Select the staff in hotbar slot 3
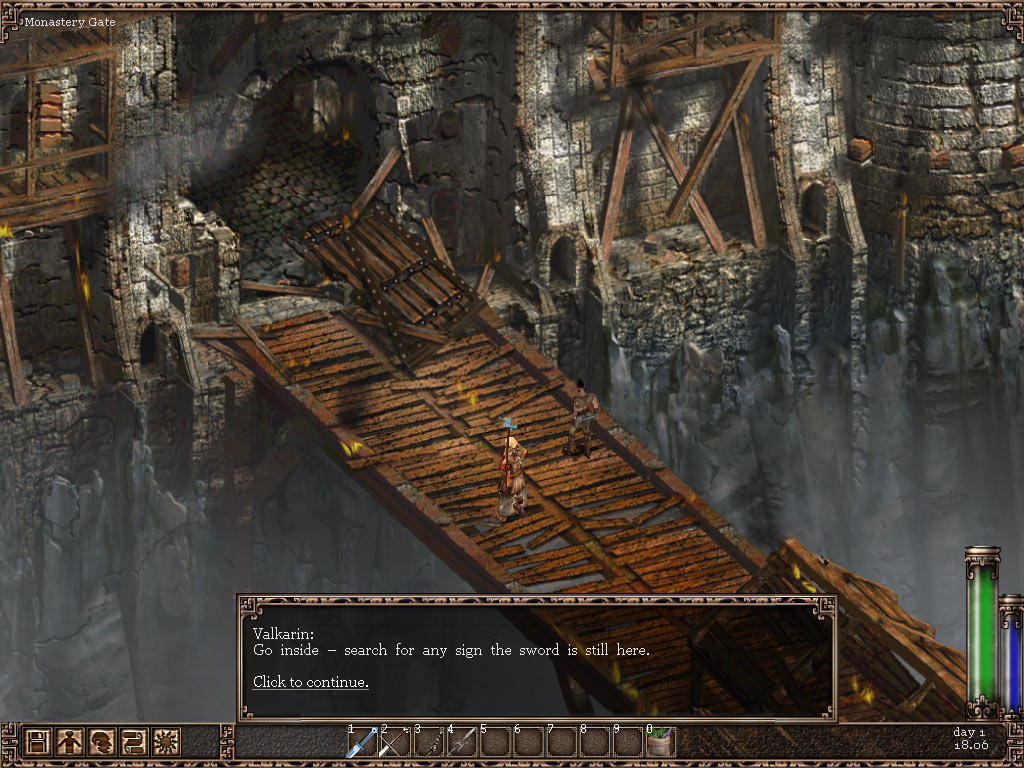 (x=428, y=742)
